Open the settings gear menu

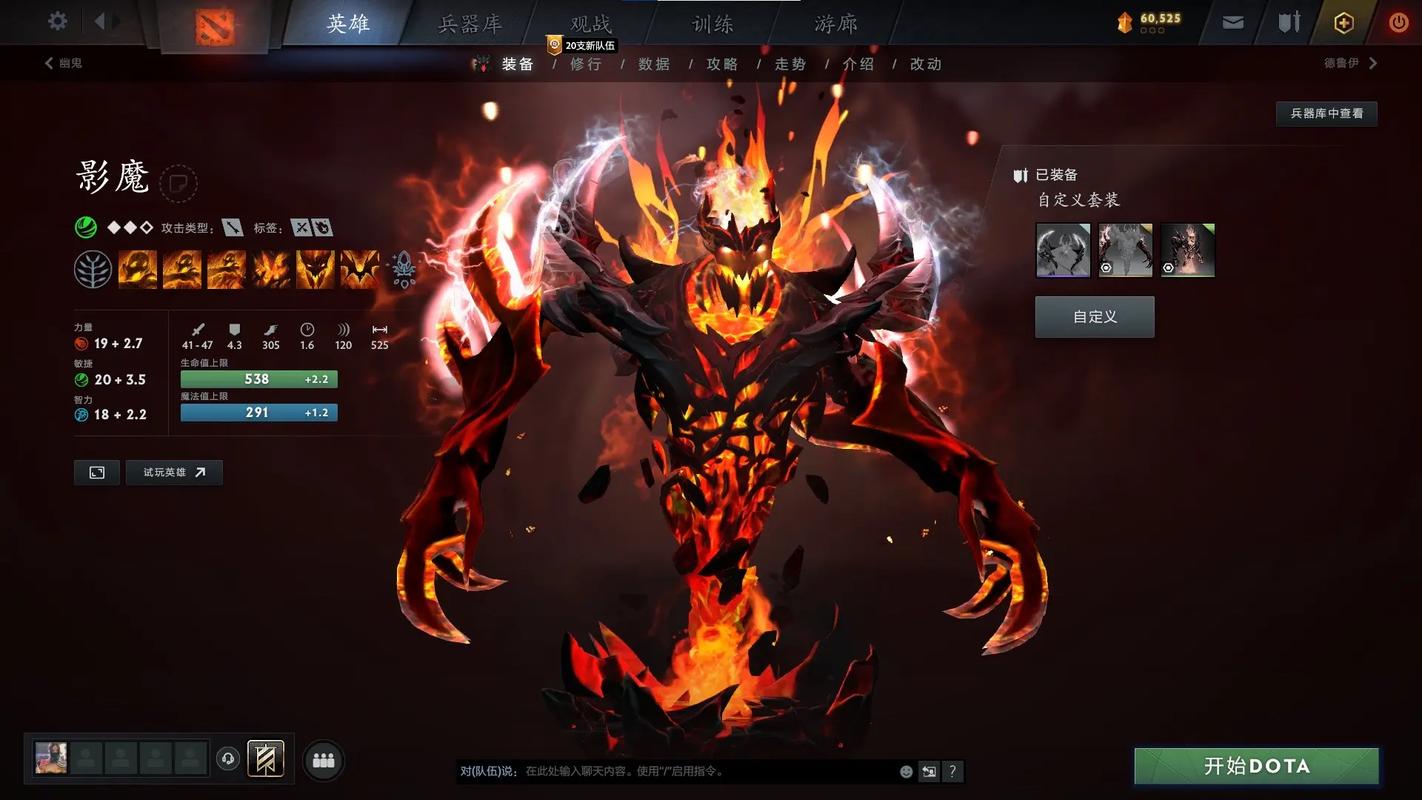click(58, 21)
